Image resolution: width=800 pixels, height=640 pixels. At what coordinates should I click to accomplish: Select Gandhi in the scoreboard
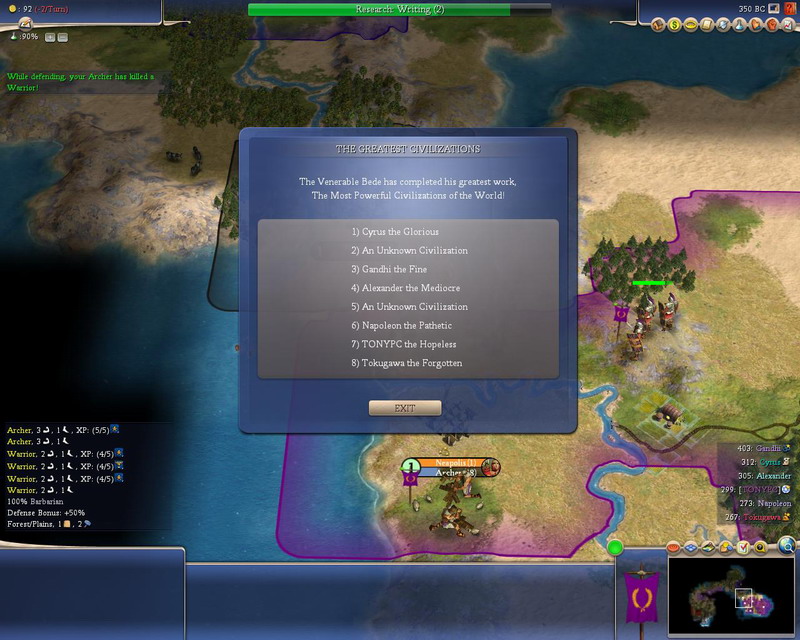pos(768,449)
